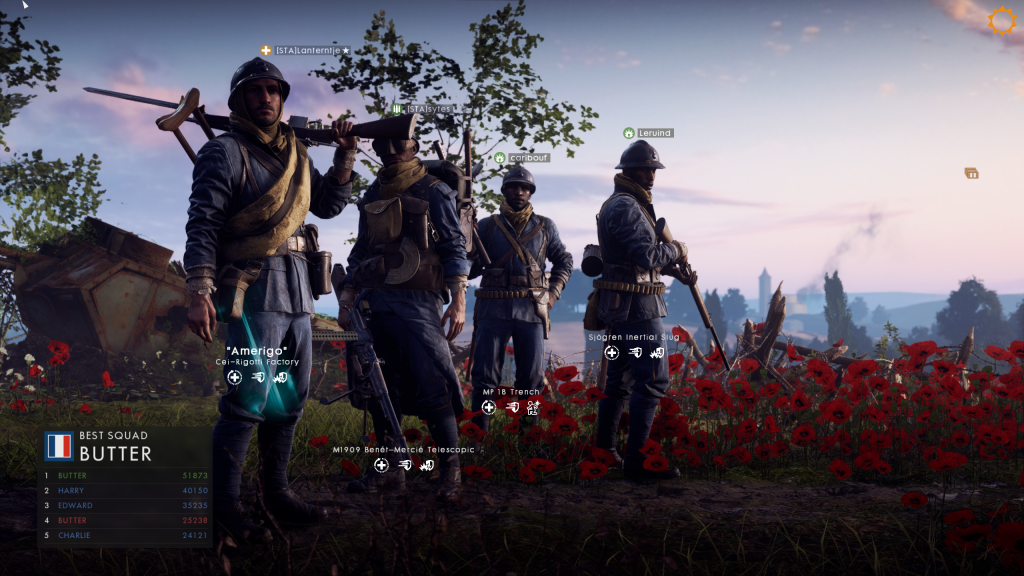This screenshot has height=576, width=1024.
Task: Open the orange gear settings icon
Action: [1001, 21]
